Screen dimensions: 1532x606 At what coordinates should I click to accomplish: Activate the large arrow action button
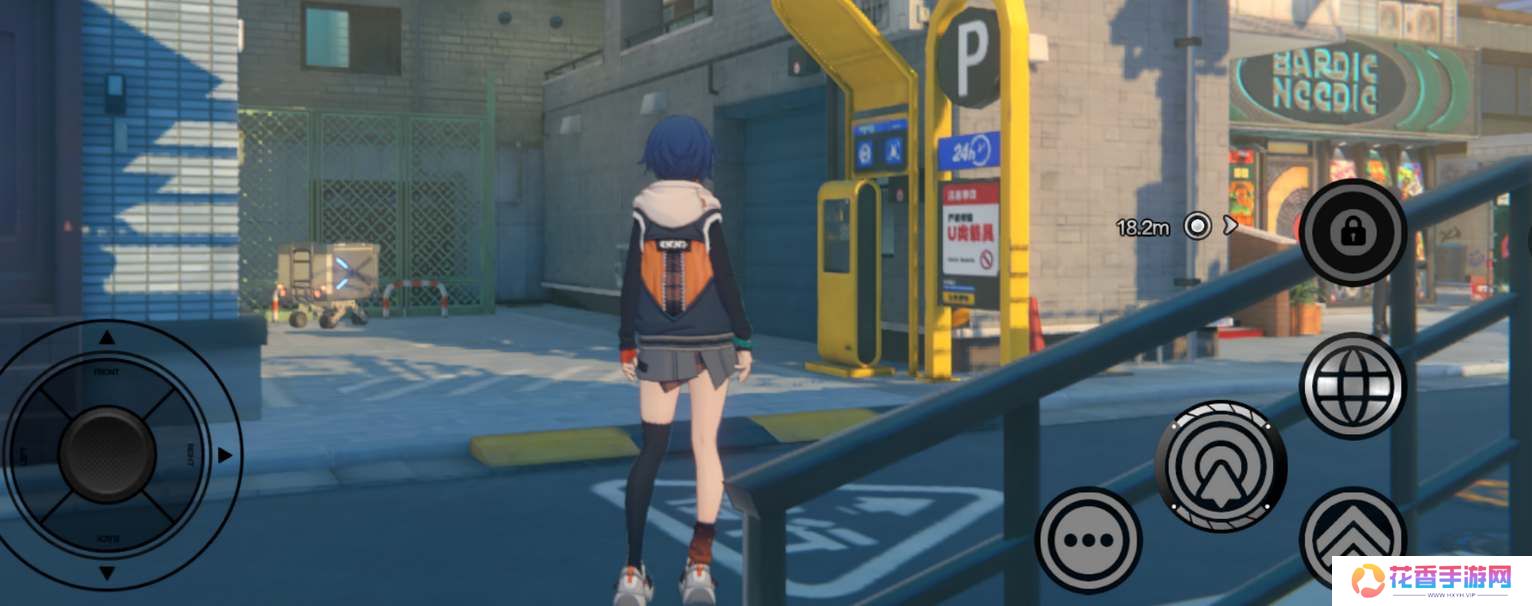[1220, 466]
